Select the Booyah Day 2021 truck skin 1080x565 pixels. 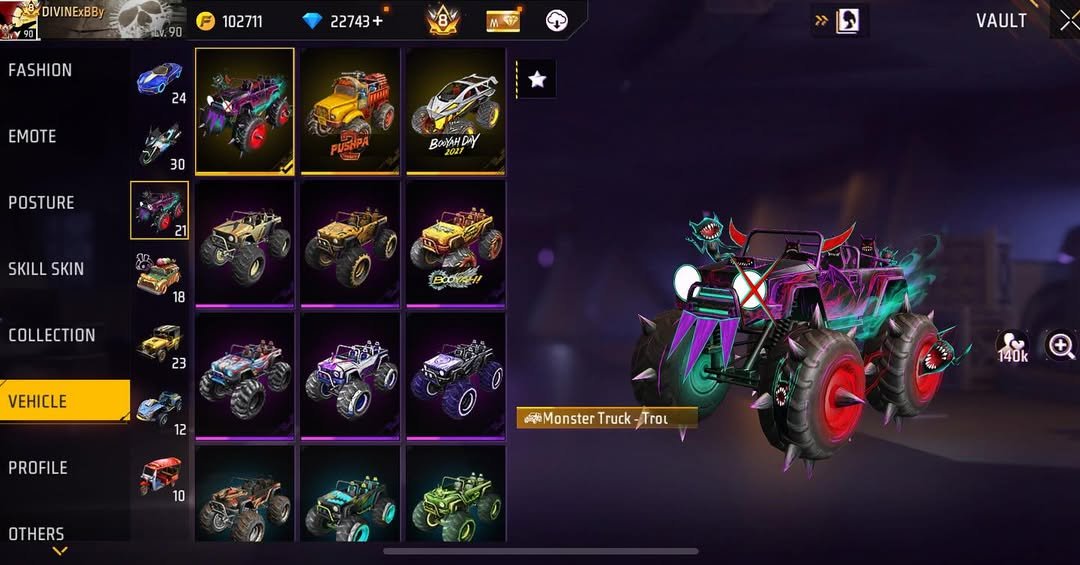(455, 110)
